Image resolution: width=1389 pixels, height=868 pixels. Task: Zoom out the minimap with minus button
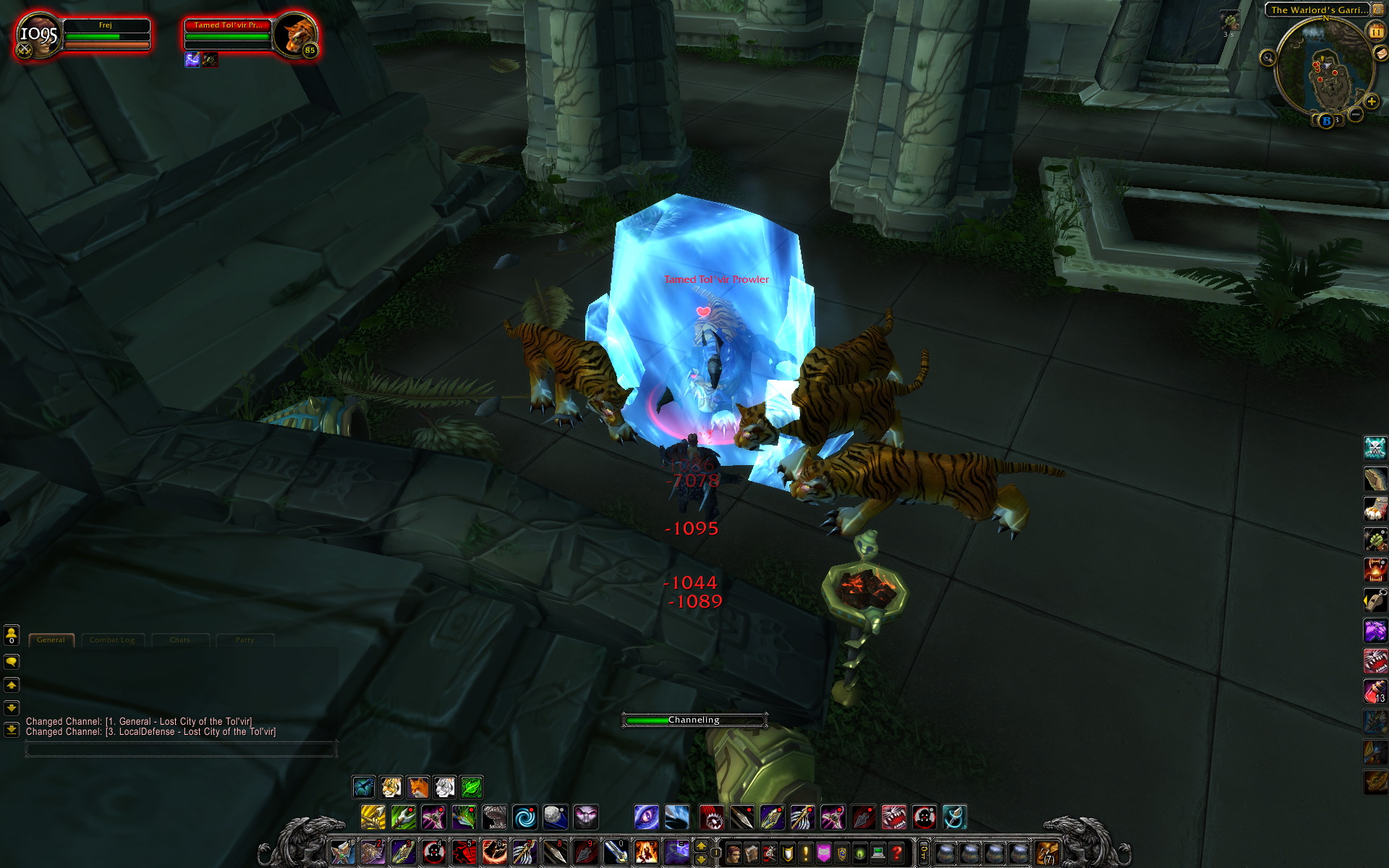point(1356,114)
